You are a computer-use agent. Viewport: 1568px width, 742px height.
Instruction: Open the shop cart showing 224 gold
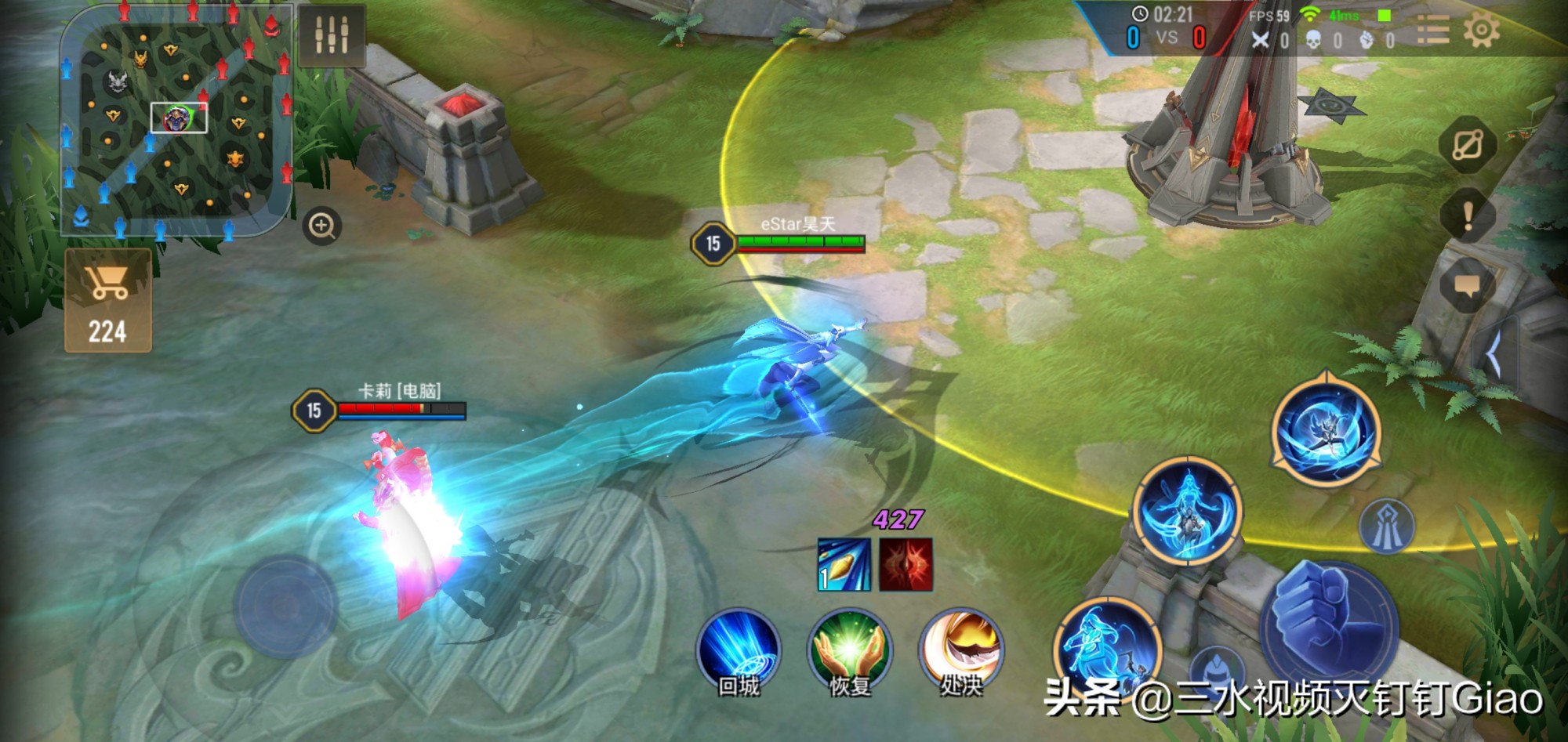[x=108, y=302]
